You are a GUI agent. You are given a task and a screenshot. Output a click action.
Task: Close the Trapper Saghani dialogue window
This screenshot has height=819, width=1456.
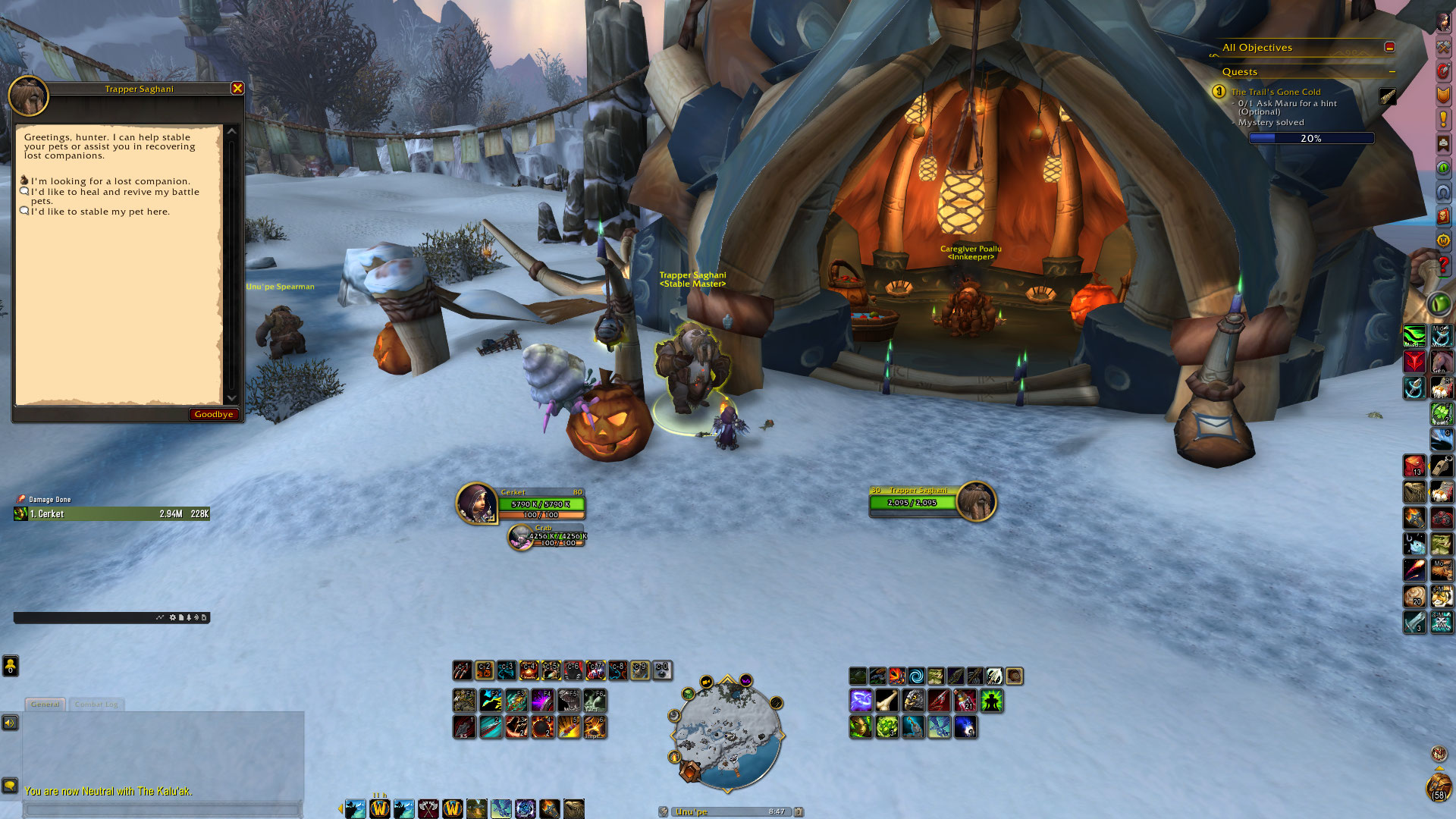tap(237, 89)
